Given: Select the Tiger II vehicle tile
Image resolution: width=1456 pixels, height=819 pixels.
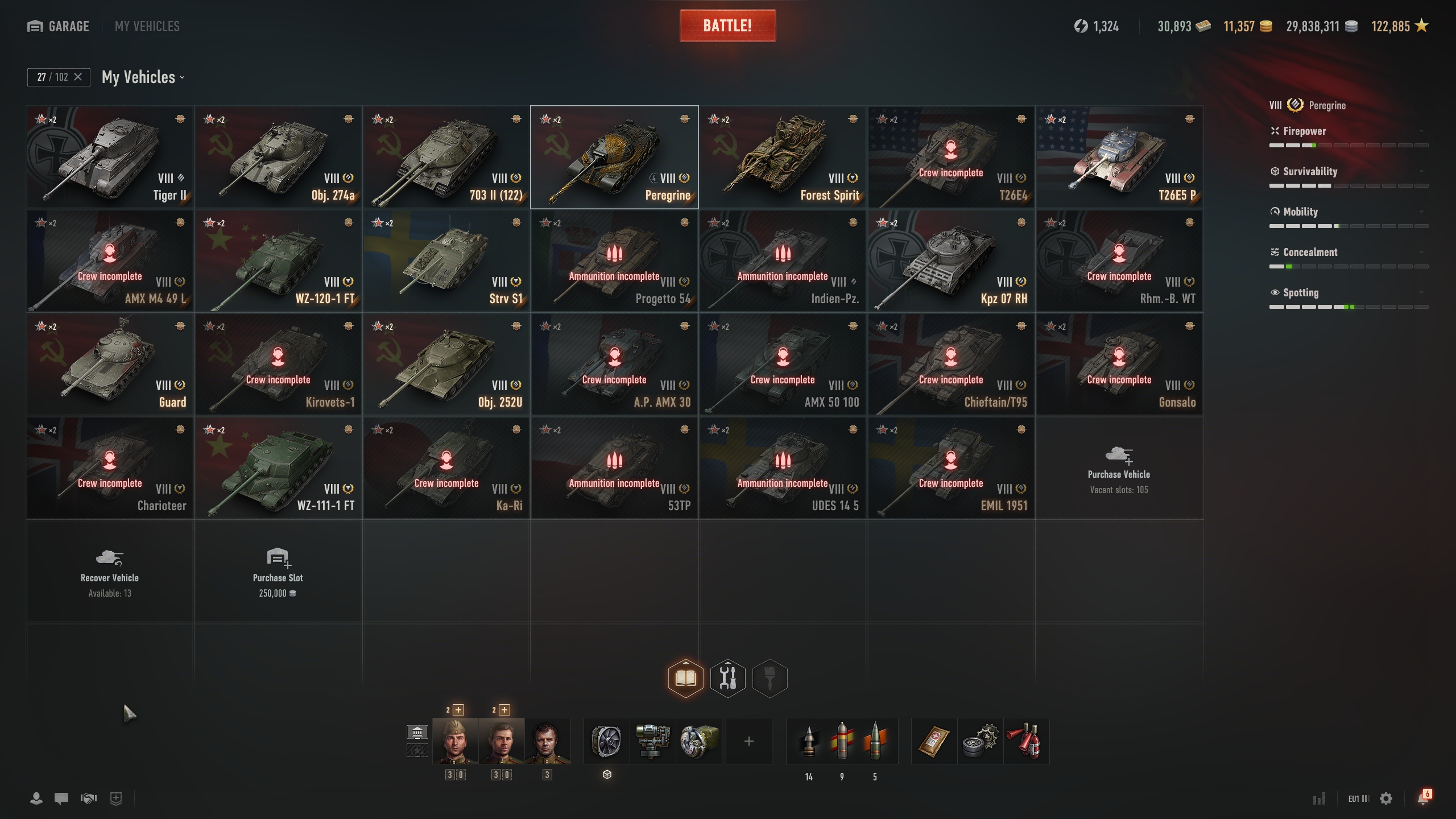Looking at the screenshot, I should [x=110, y=158].
